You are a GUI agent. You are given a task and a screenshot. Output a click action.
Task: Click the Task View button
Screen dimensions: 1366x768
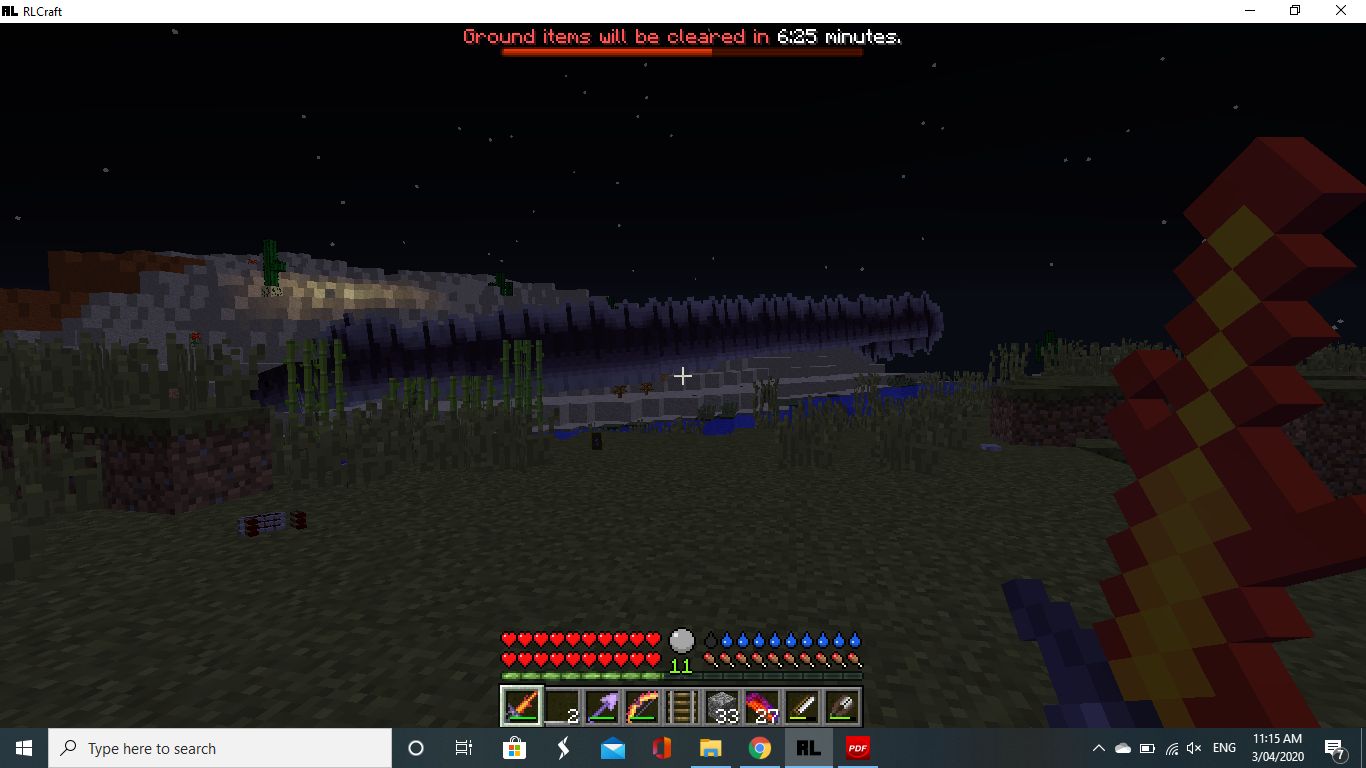[x=463, y=747]
